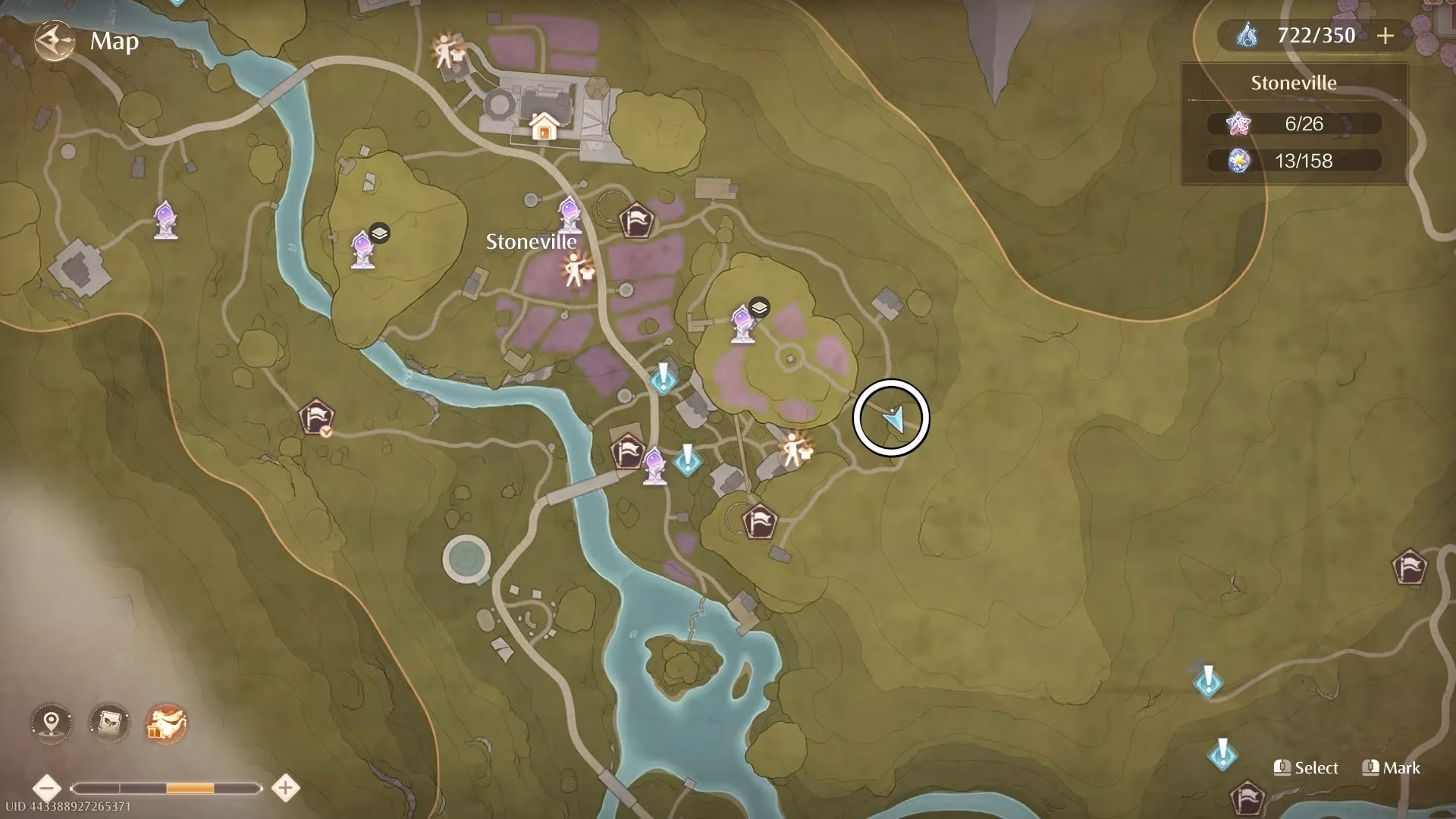Collapse the zoom level with the minus diamond
Screen dimensions: 1456x819
click(48, 787)
